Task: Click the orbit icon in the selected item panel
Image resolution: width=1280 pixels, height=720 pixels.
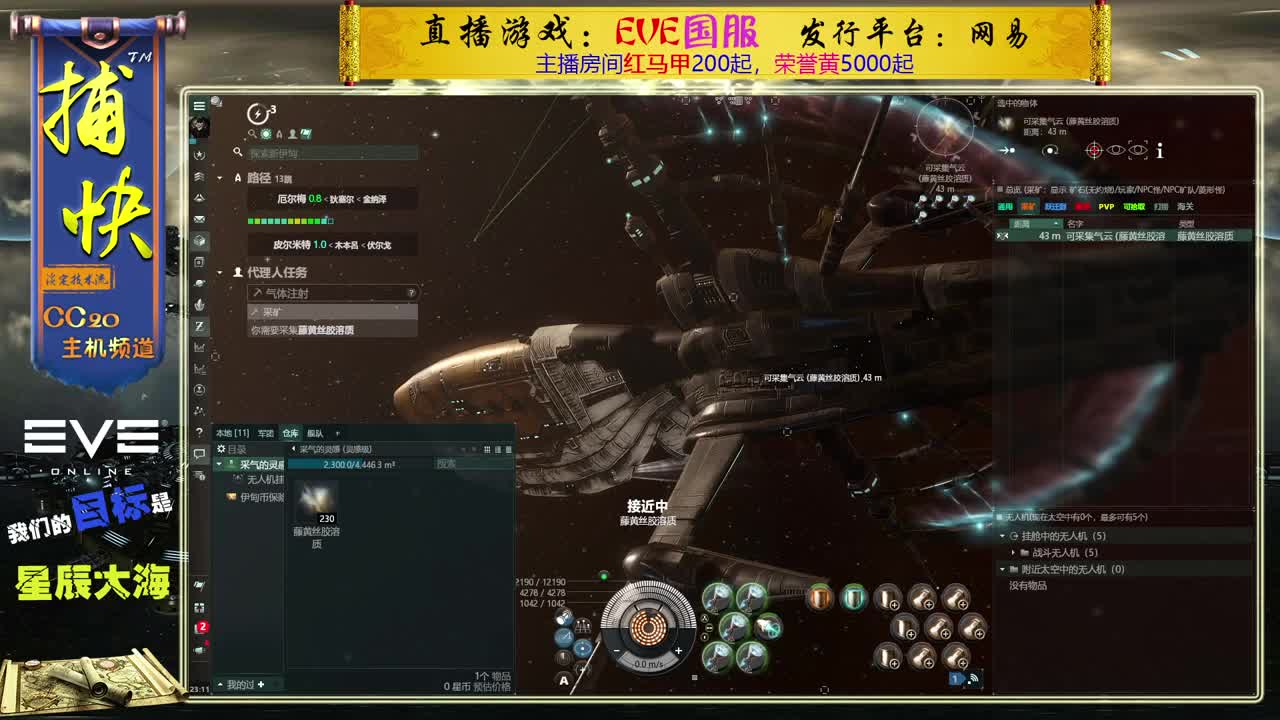Action: pyautogui.click(x=1050, y=150)
